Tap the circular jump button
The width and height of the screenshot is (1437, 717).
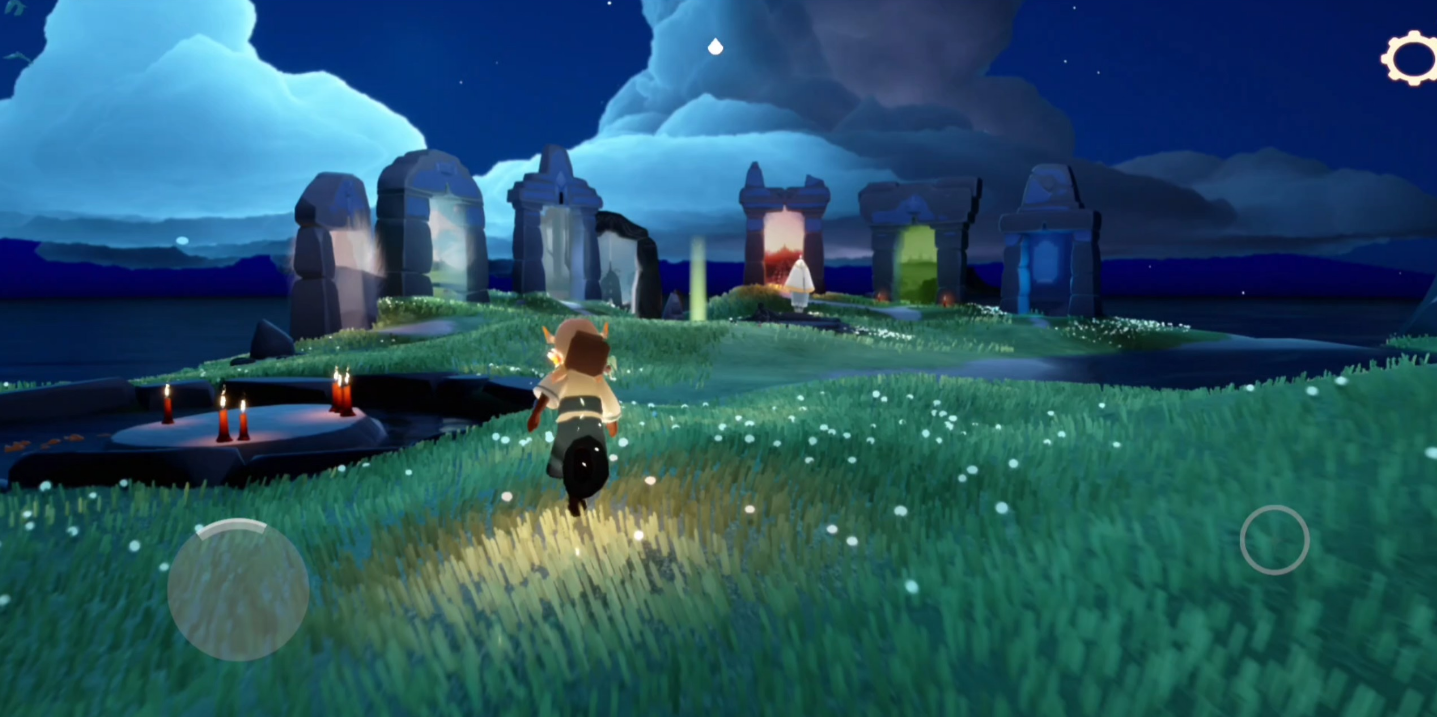pyautogui.click(x=1274, y=540)
